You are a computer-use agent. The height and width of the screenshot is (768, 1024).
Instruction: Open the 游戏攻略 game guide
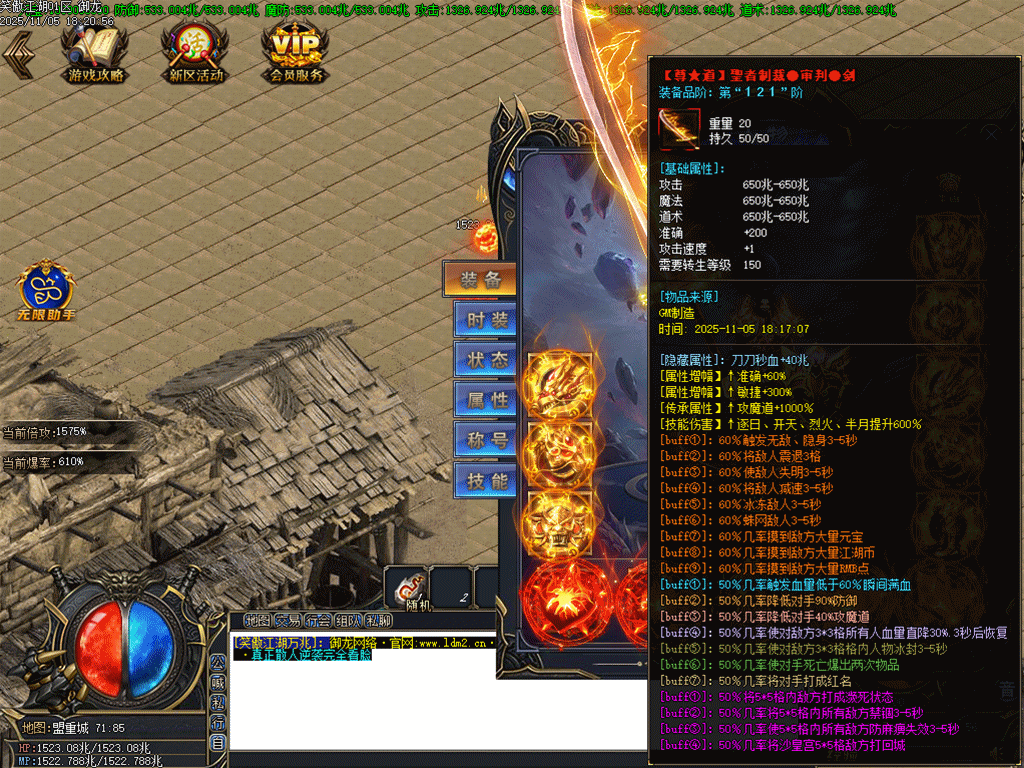[x=96, y=52]
